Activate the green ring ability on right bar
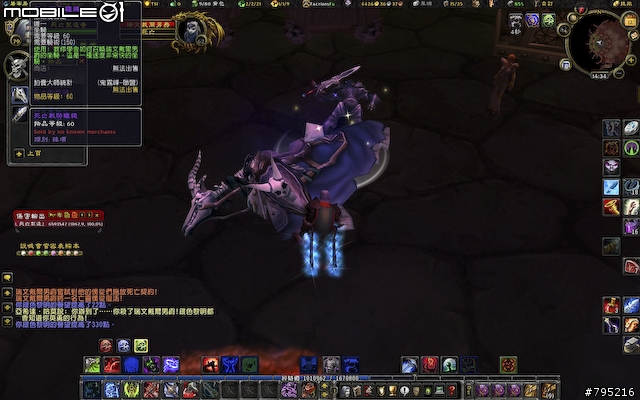Screen dimensions: 640x400 click(631, 149)
